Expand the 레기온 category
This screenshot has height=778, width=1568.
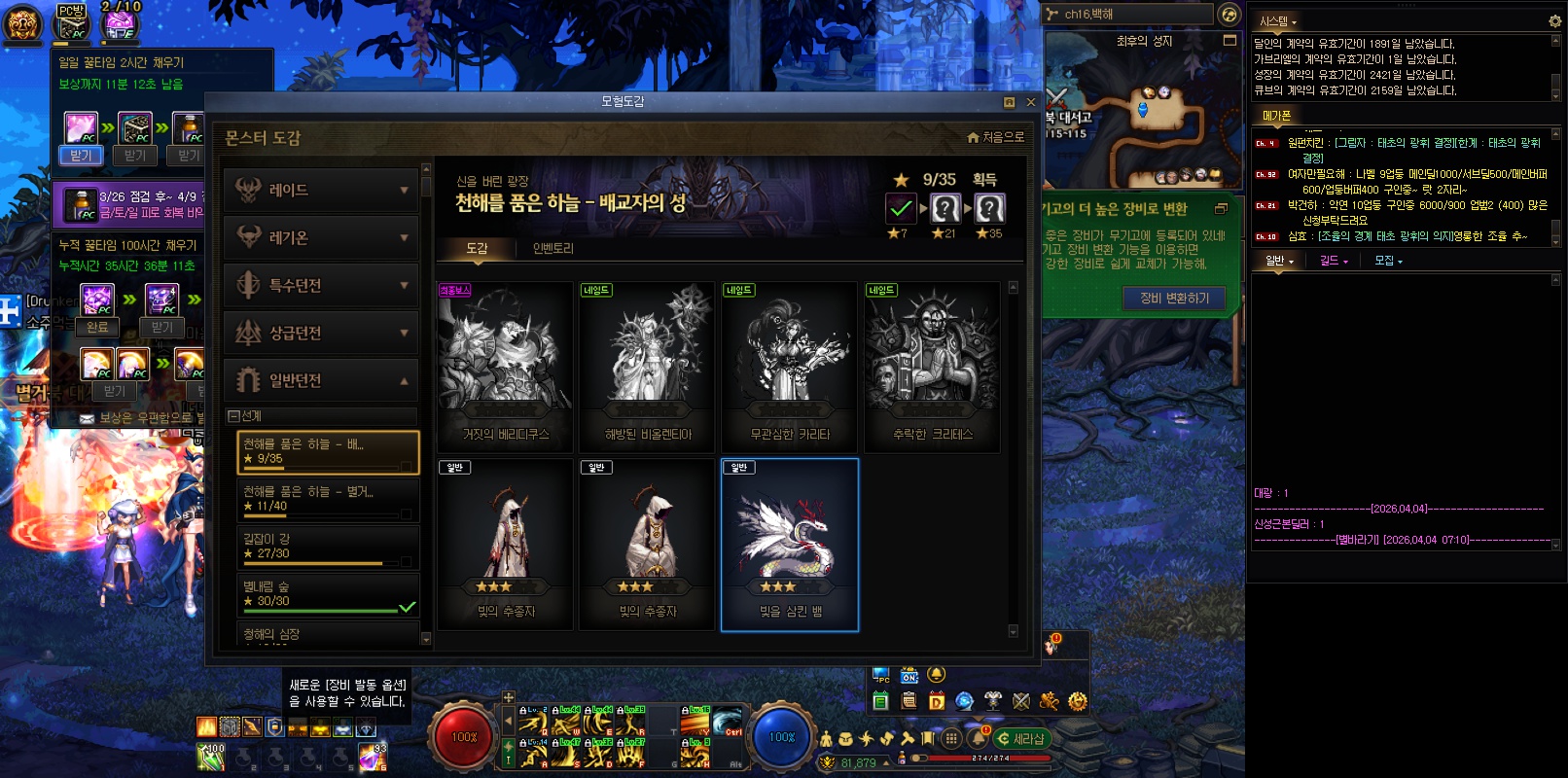321,238
